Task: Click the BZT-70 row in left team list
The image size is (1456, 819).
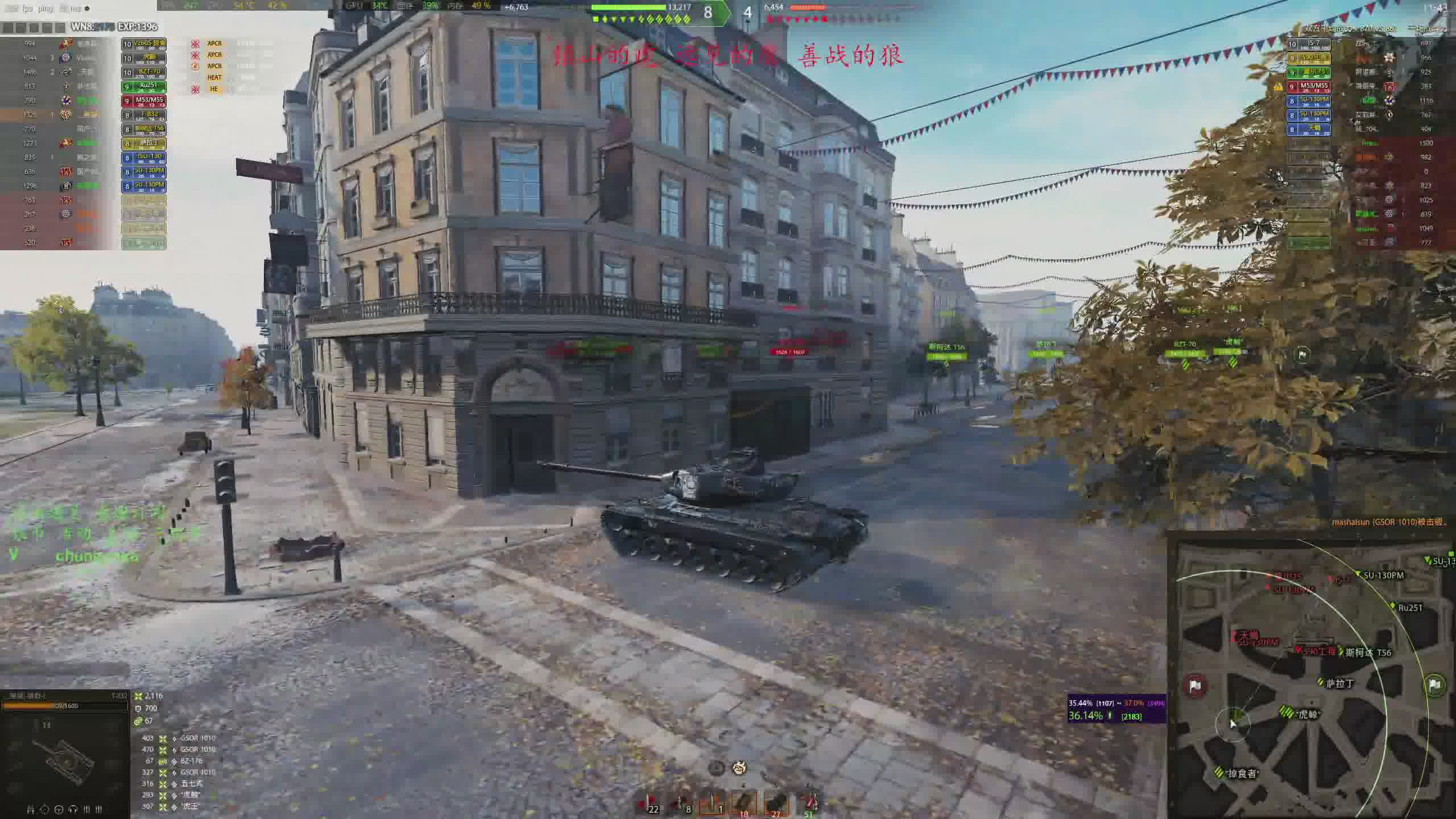Action: click(143, 72)
